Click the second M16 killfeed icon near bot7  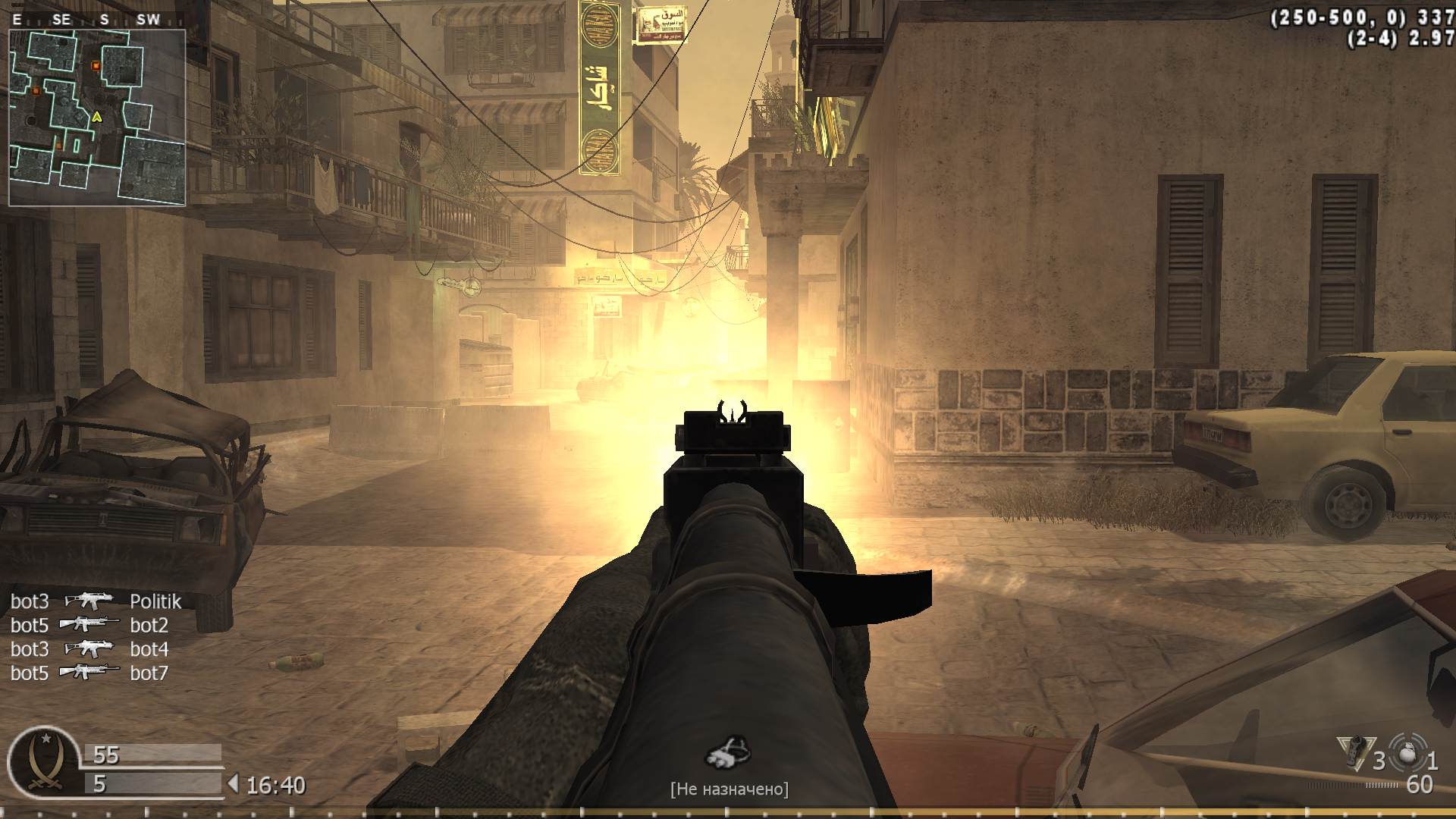coord(91,673)
